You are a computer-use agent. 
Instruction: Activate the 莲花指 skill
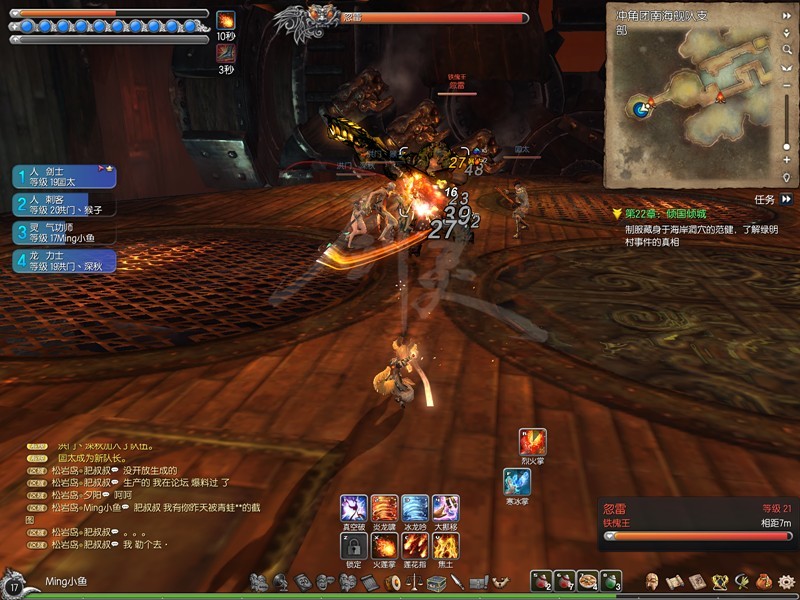click(415, 545)
